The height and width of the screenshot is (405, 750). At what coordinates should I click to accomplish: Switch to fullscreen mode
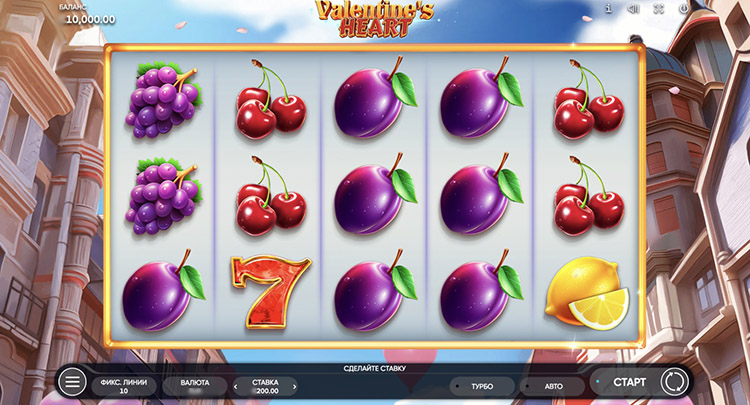[x=658, y=8]
